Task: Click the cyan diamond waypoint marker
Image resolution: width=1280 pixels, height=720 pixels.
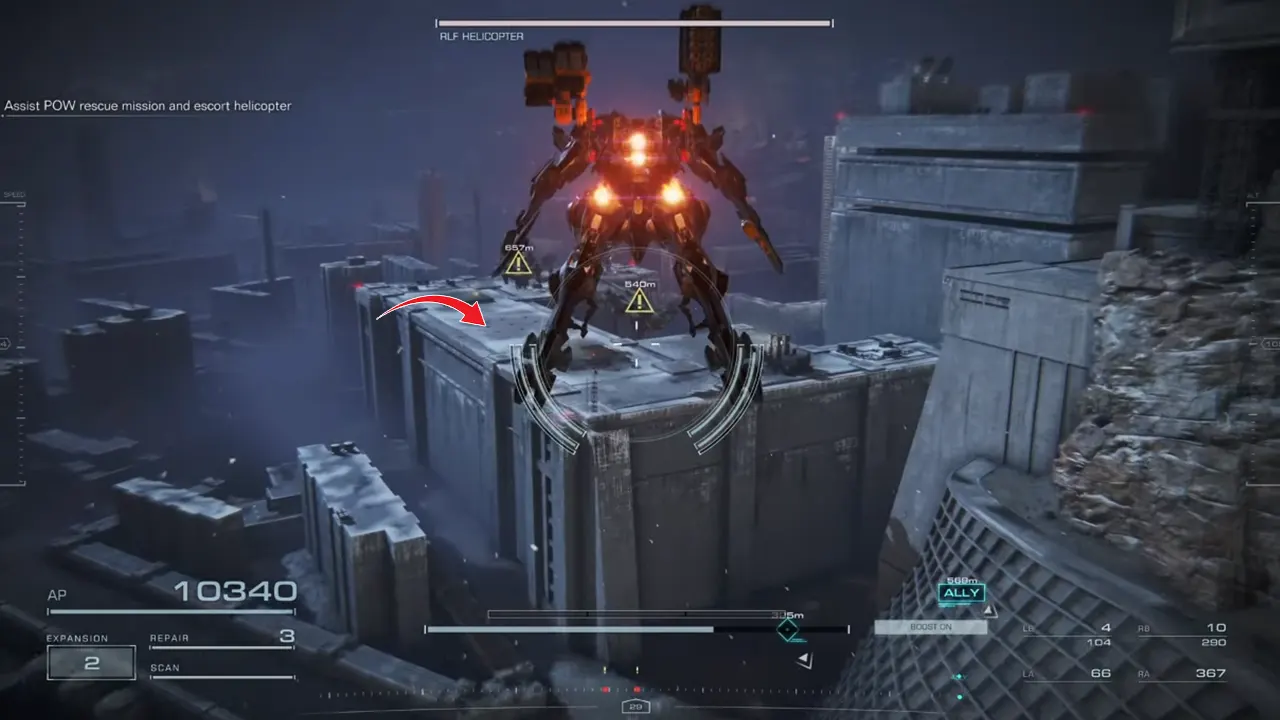Action: click(x=789, y=630)
